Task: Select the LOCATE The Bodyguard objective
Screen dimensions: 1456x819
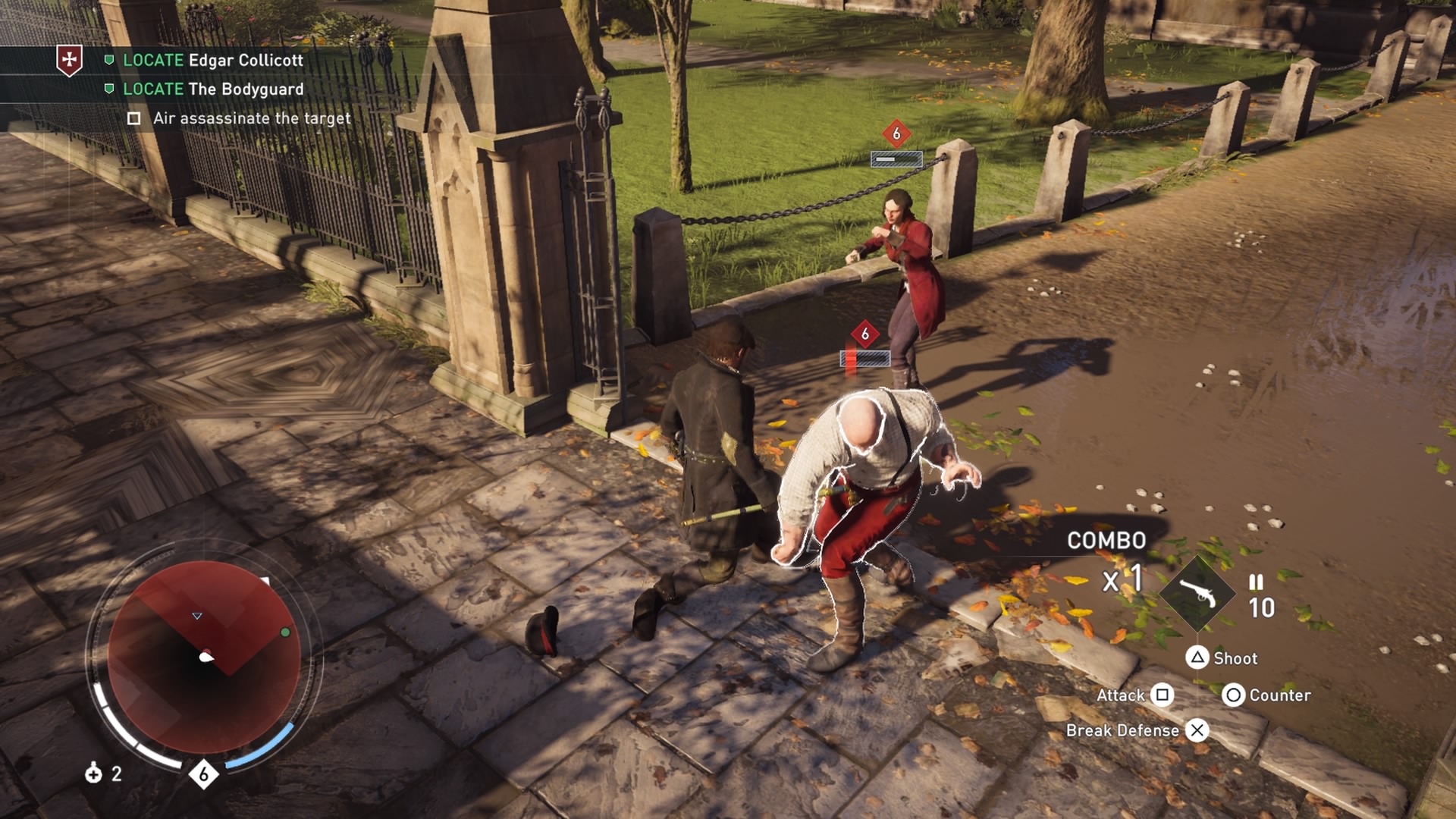Action: (x=212, y=89)
